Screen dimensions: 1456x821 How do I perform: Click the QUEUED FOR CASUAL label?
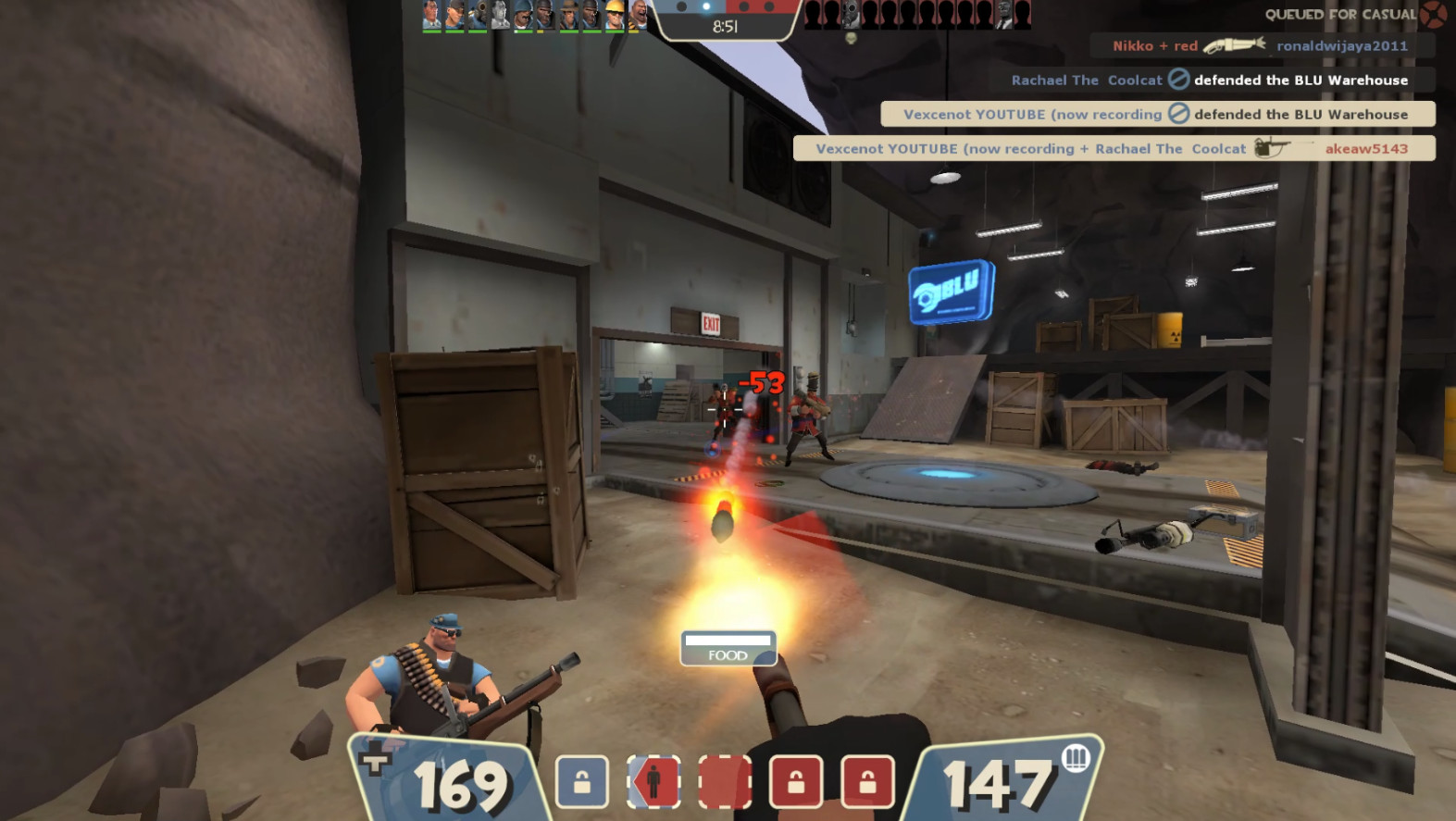pyautogui.click(x=1341, y=14)
